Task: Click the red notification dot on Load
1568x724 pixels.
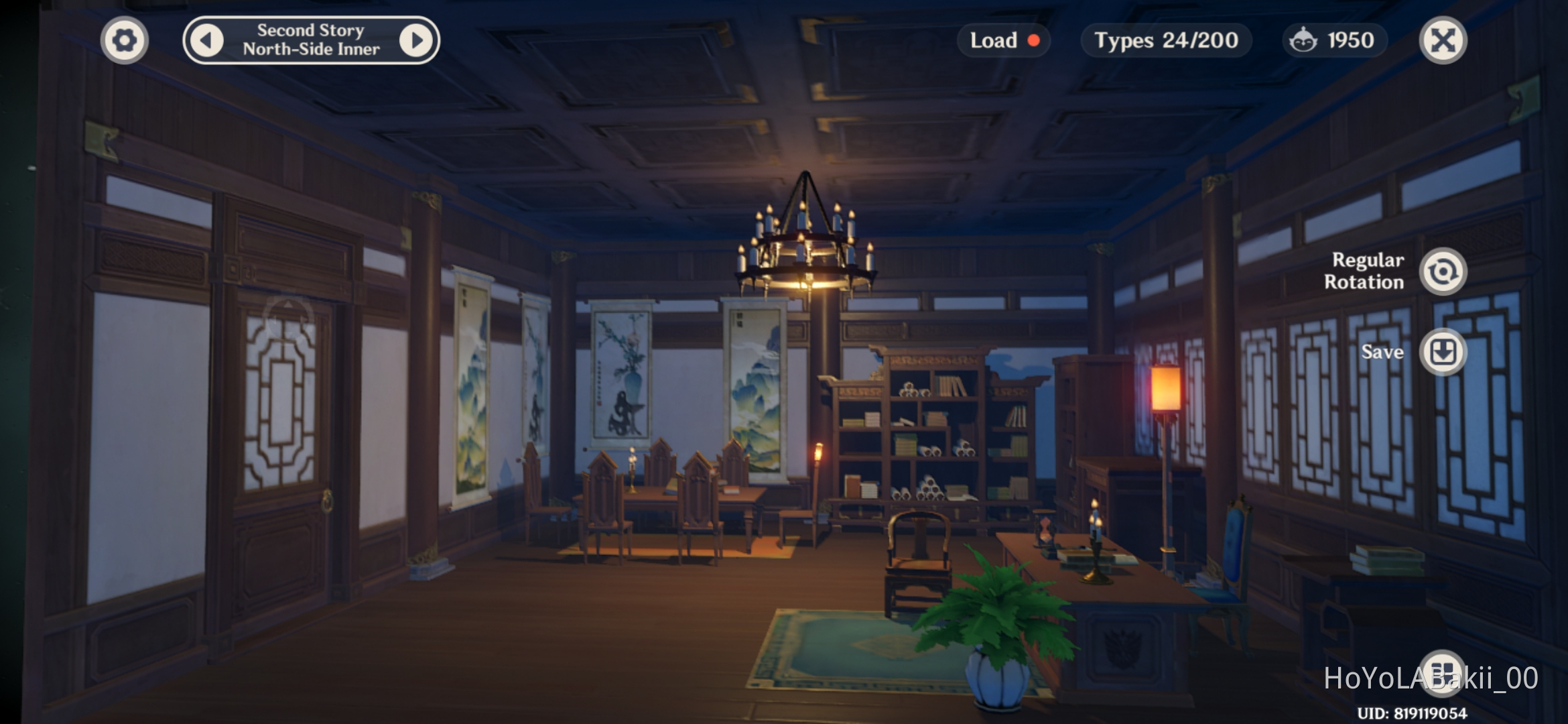Action: pos(1034,40)
